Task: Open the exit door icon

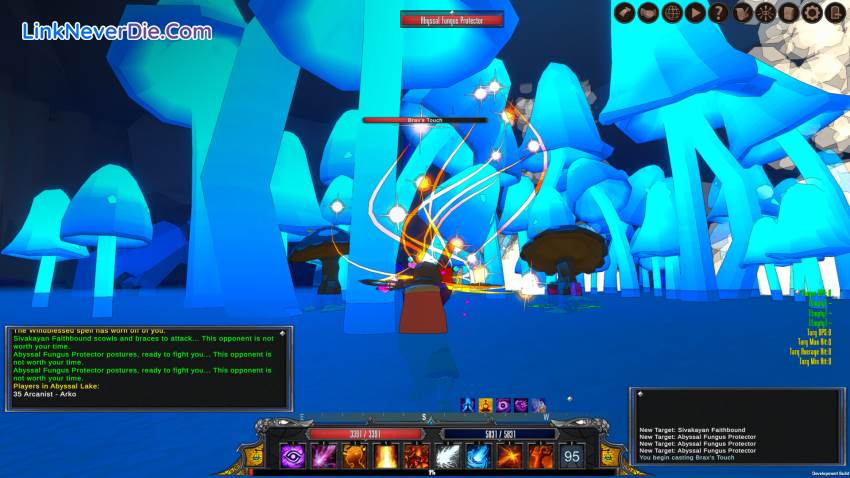Action: pos(835,13)
